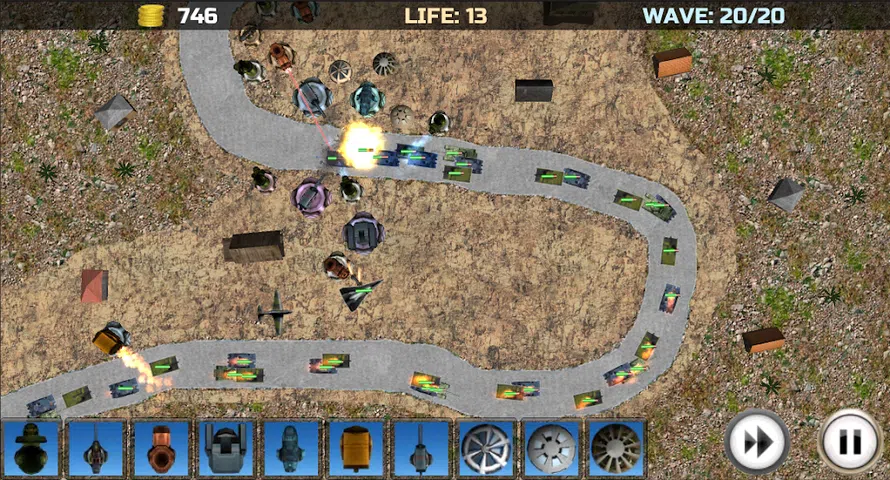This screenshot has height=480, width=890.
Task: Select the dark green turret tower
Action: point(31,448)
